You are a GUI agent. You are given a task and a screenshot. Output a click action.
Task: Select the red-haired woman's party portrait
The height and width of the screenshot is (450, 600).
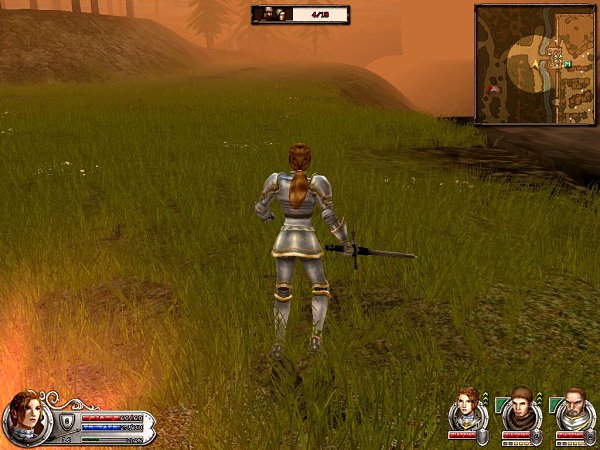[467, 406]
